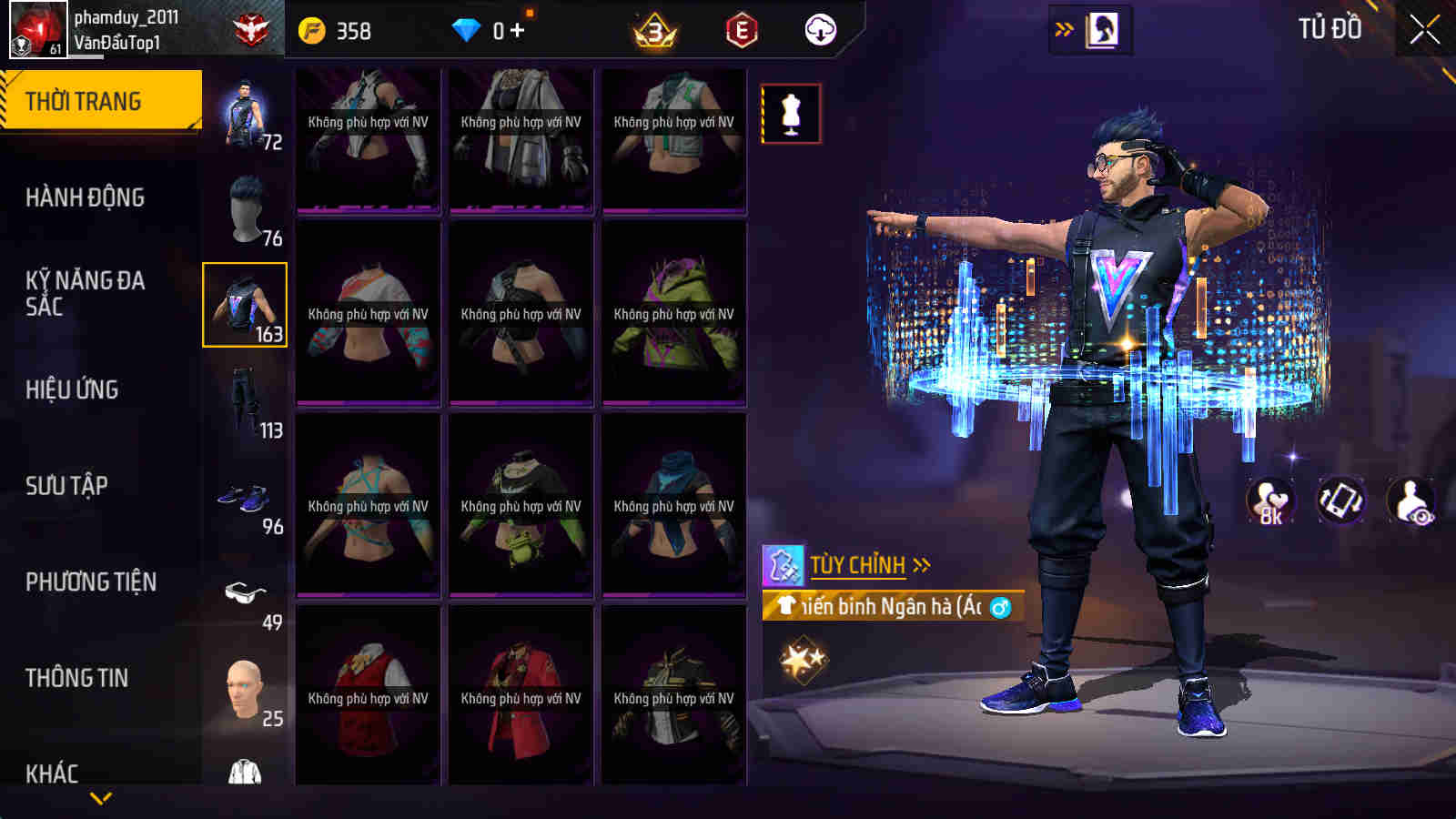Select the shoes slot showing 96 items
The height and width of the screenshot is (819, 1456).
click(244, 498)
